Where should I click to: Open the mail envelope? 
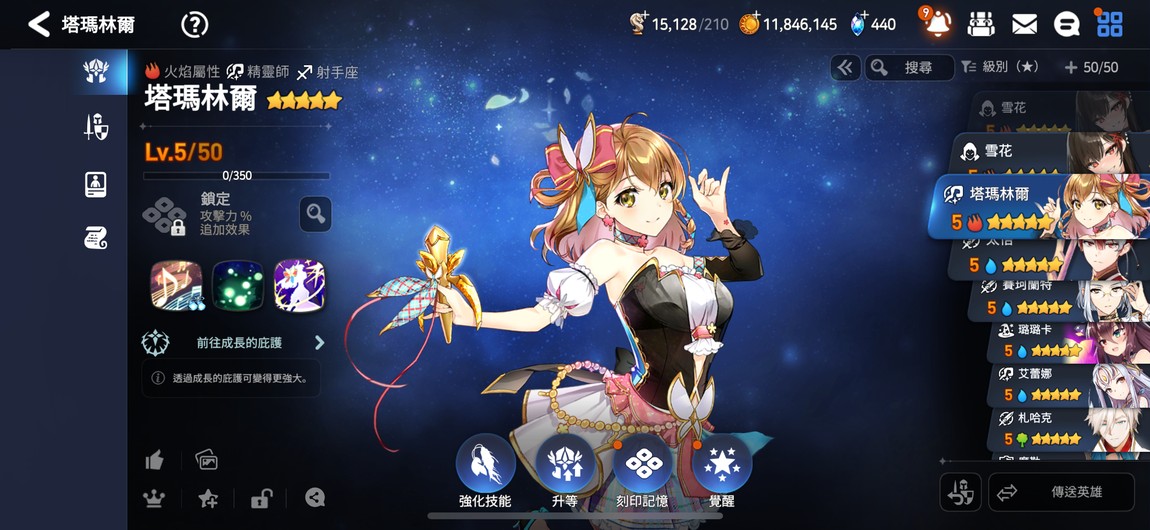1024,24
